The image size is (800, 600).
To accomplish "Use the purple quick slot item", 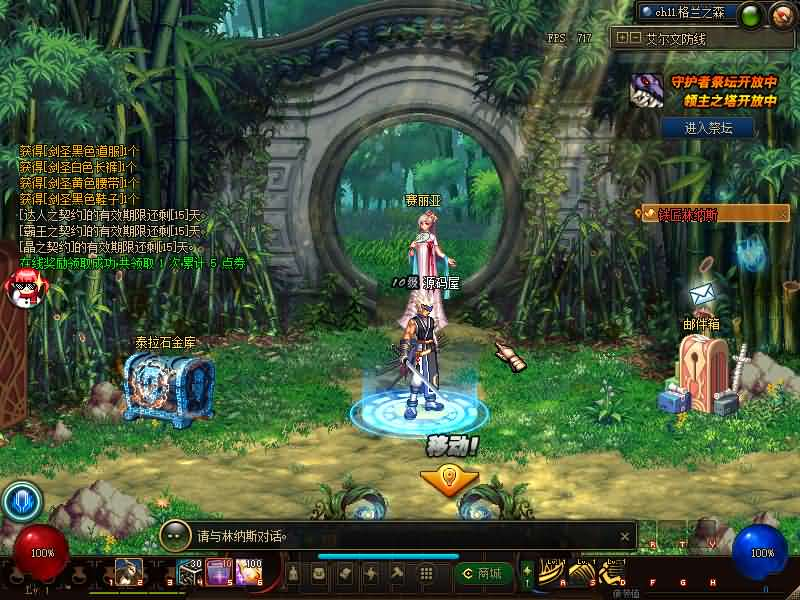I will click(219, 573).
